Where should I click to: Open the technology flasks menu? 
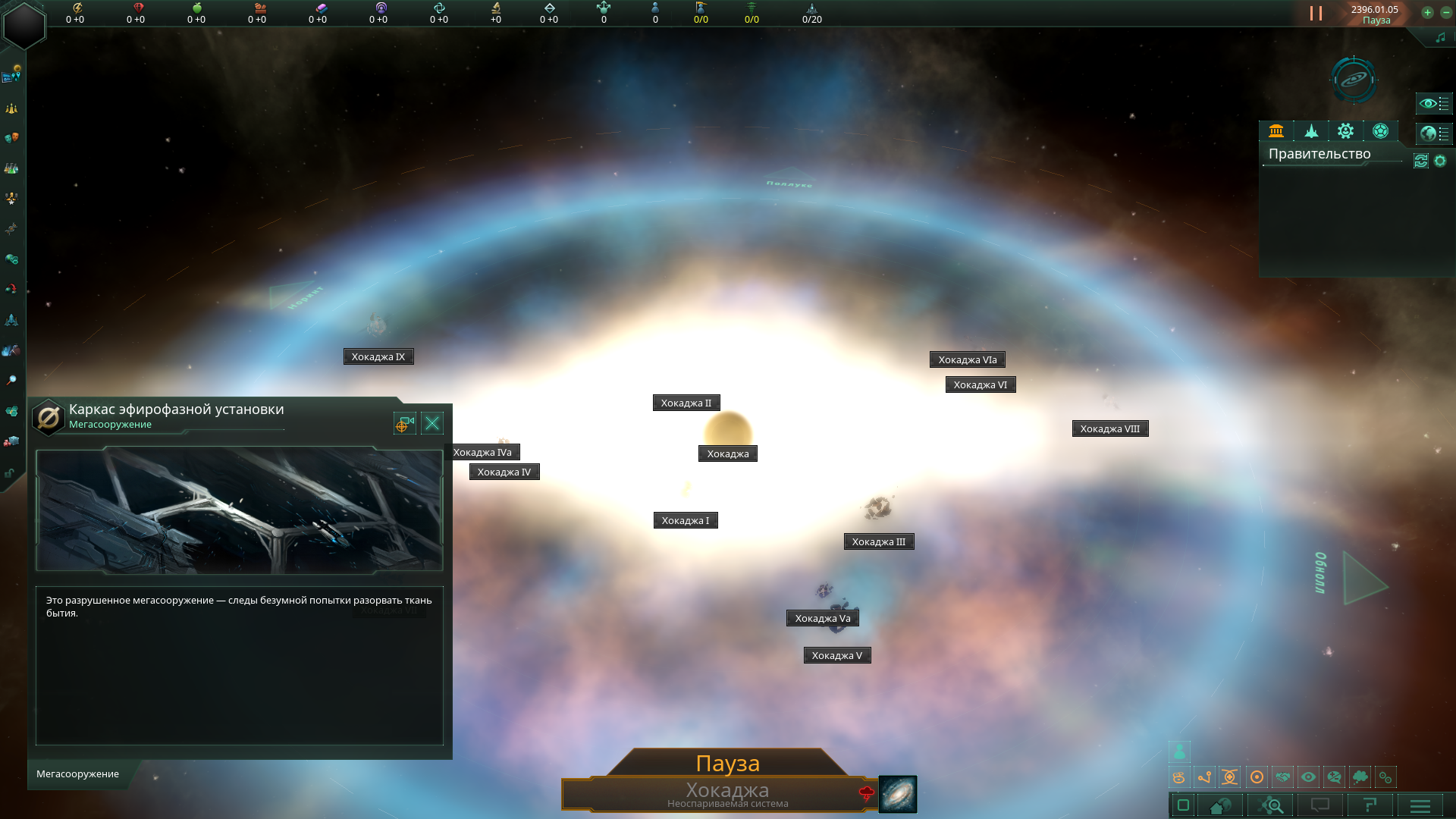click(x=11, y=169)
